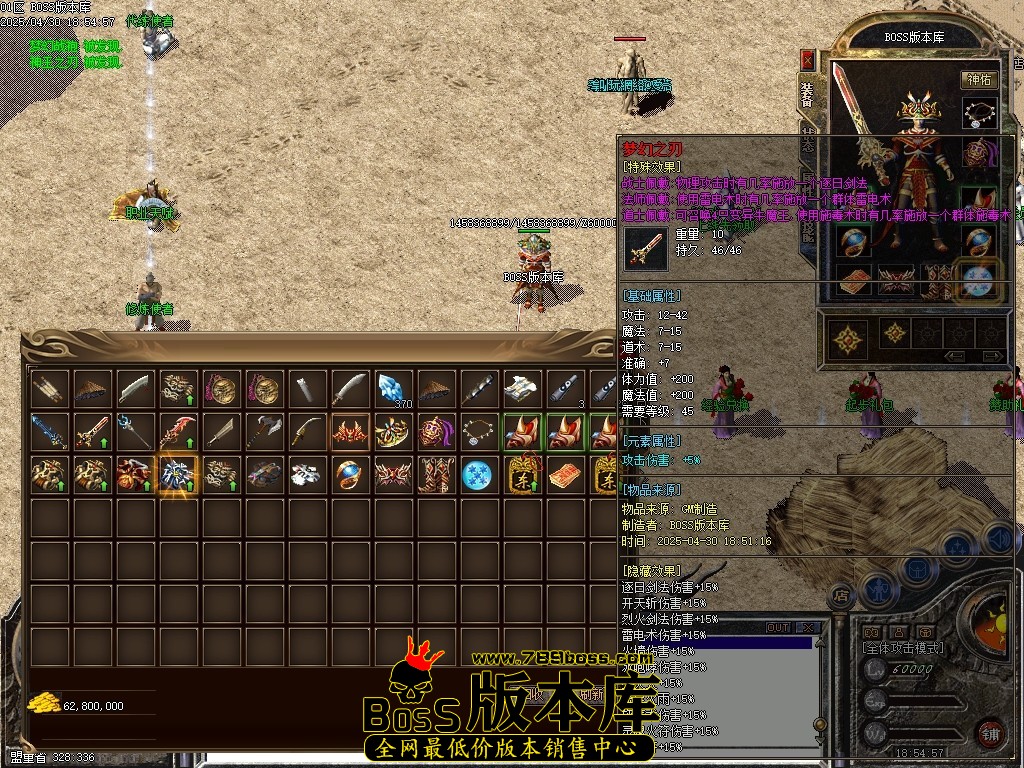Viewport: 1024px width, 768px height.
Task: Click the highlighted blue flower item in bag
Action: point(179,474)
